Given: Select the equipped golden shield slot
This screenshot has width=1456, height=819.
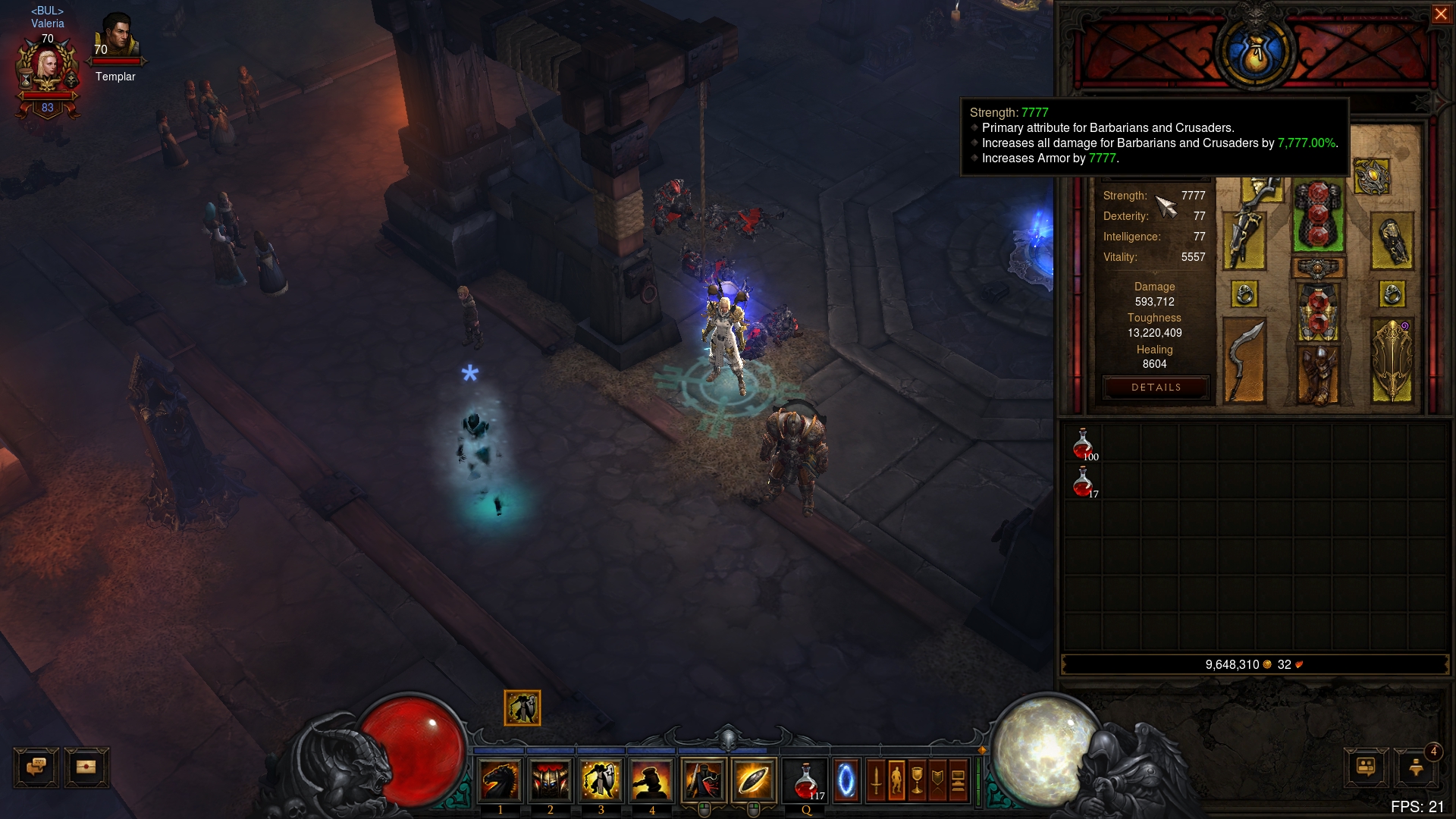Looking at the screenshot, I should [1392, 359].
